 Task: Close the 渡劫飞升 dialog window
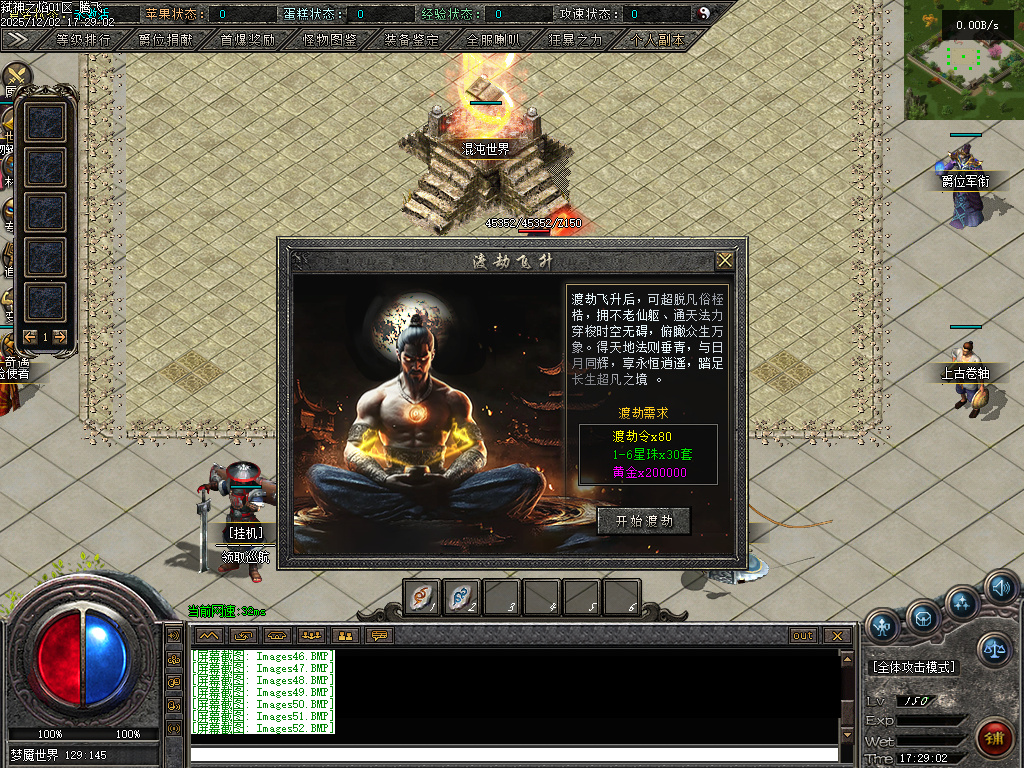point(725,261)
